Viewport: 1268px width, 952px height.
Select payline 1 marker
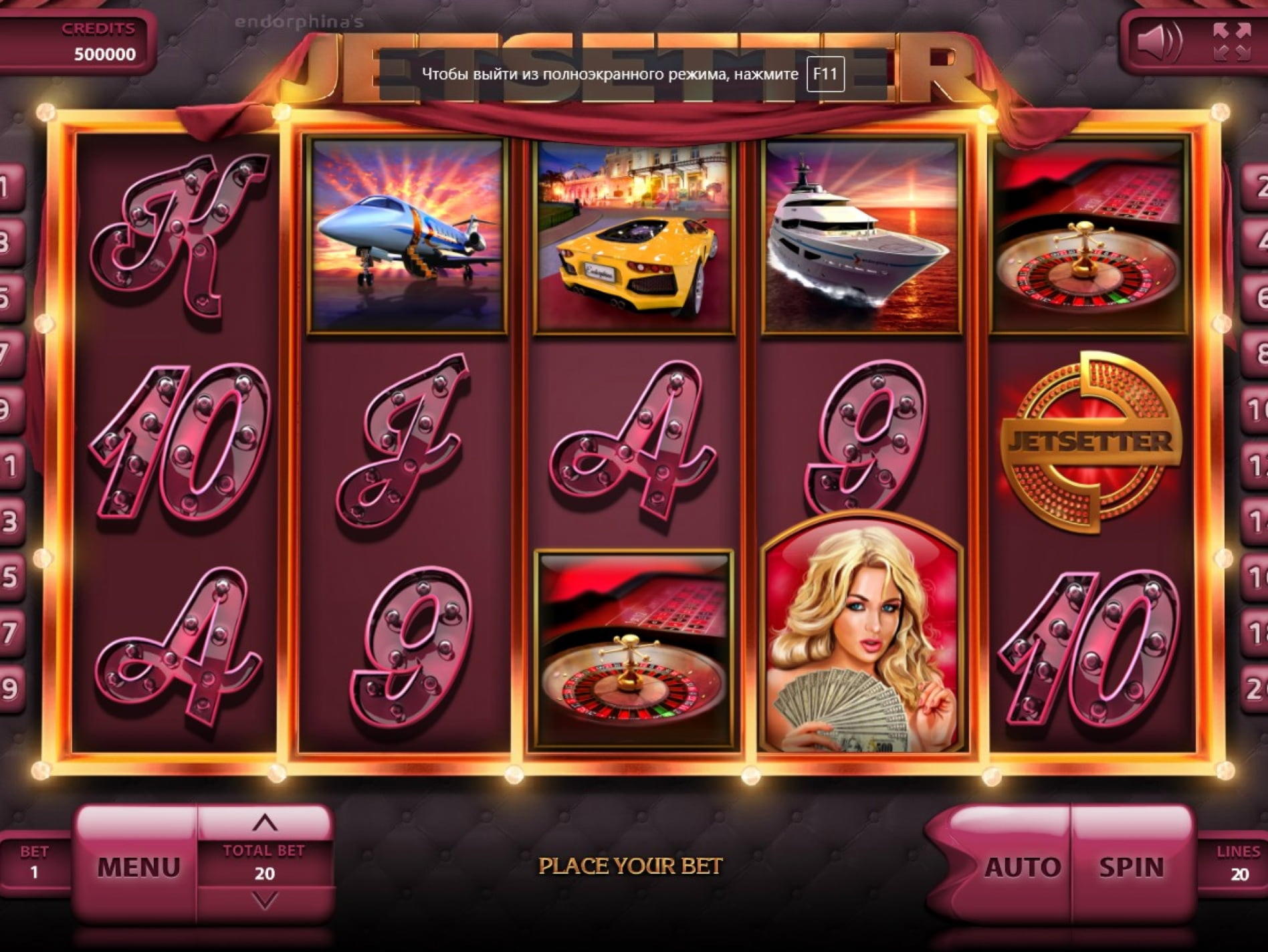click(9, 186)
